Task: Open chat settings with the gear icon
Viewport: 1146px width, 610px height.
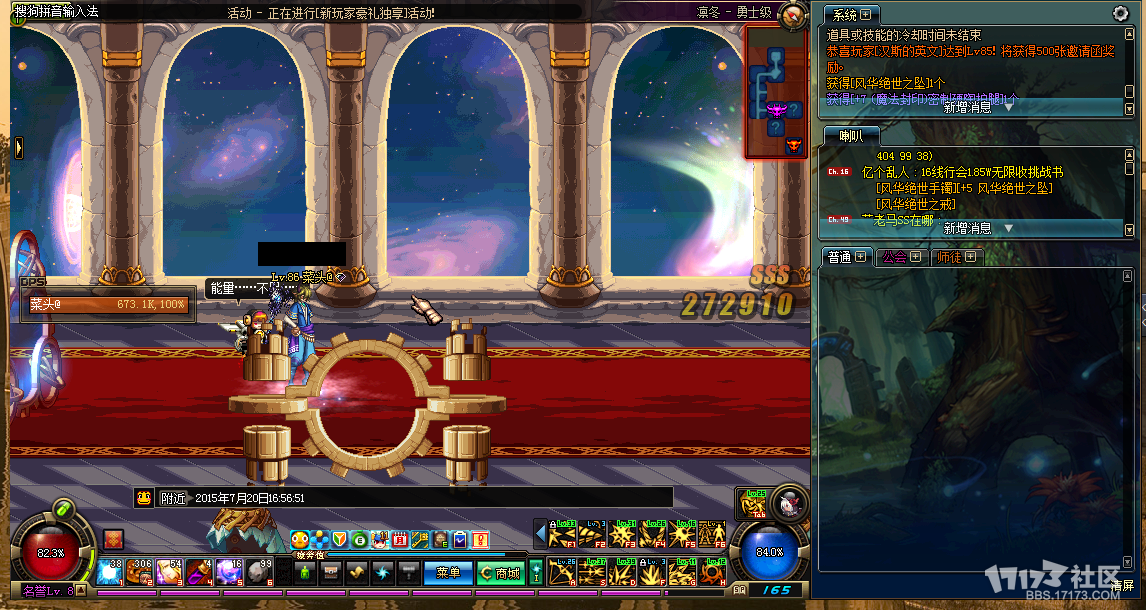Action: tap(1120, 14)
